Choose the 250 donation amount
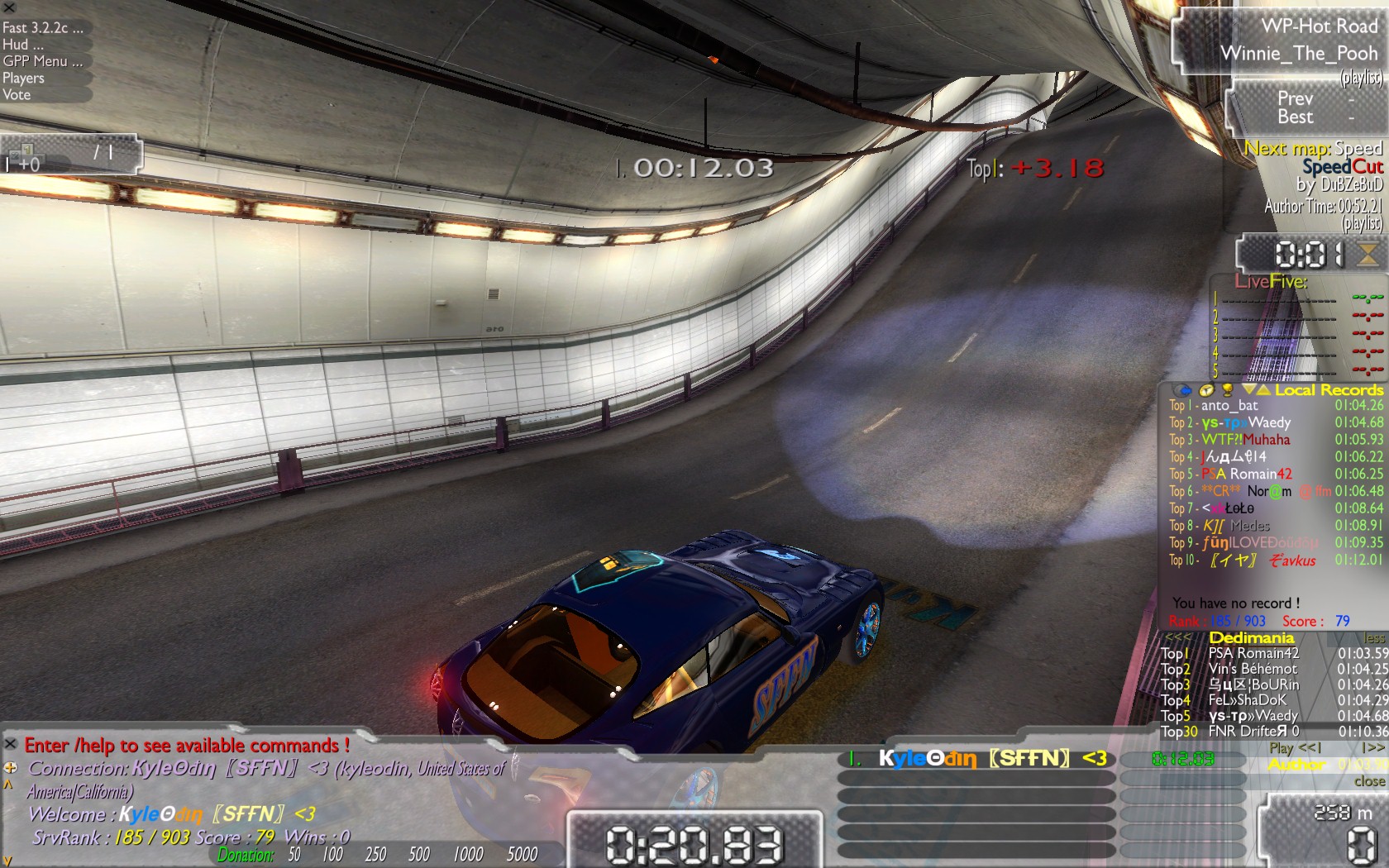 375,855
